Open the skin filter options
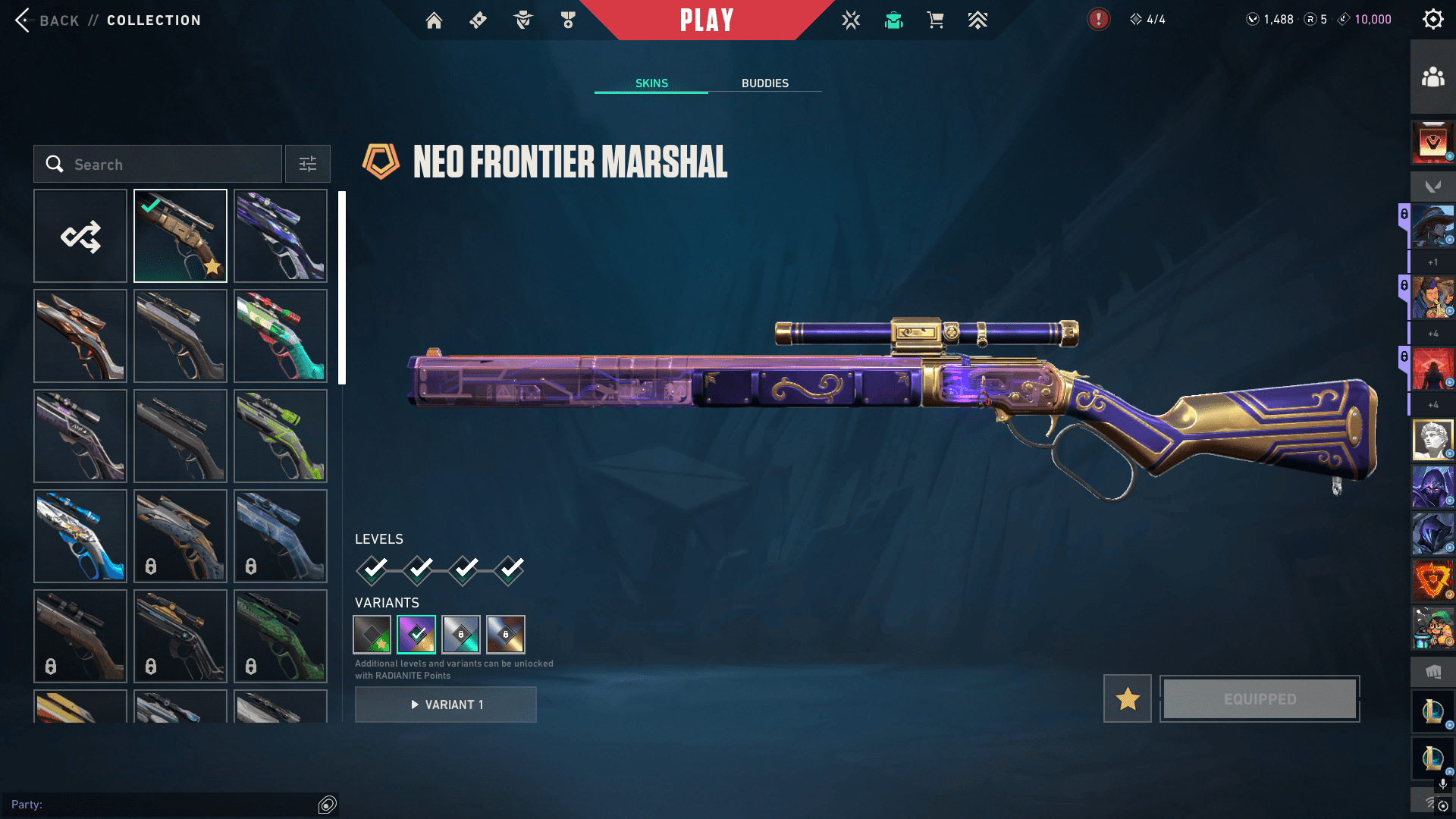Viewport: 1456px width, 819px height. (307, 165)
